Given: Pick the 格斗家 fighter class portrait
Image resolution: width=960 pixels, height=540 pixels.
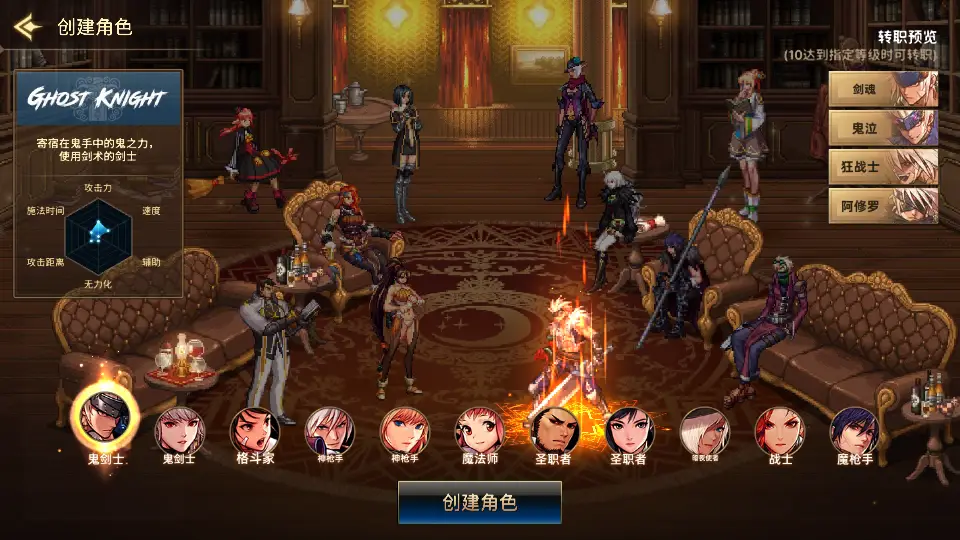Looking at the screenshot, I should [255, 430].
